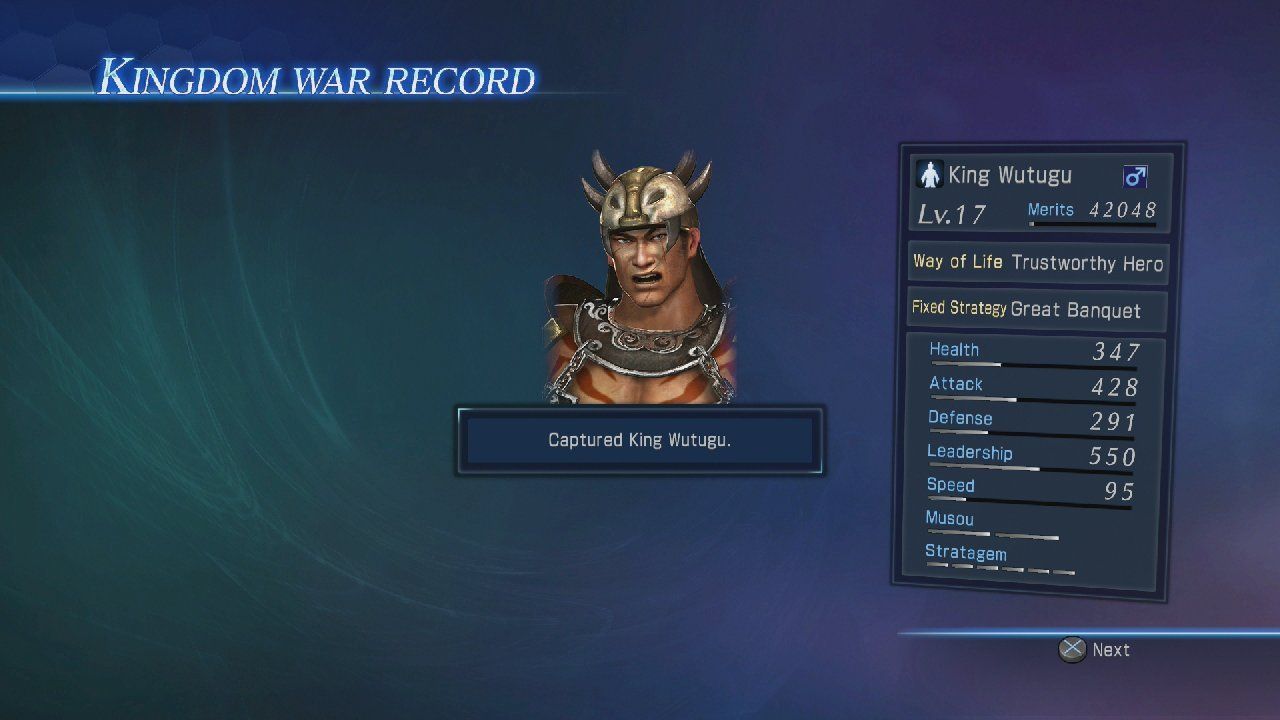Click the PlayStation X button icon near Next
Viewport: 1280px width, 720px height.
point(1072,649)
